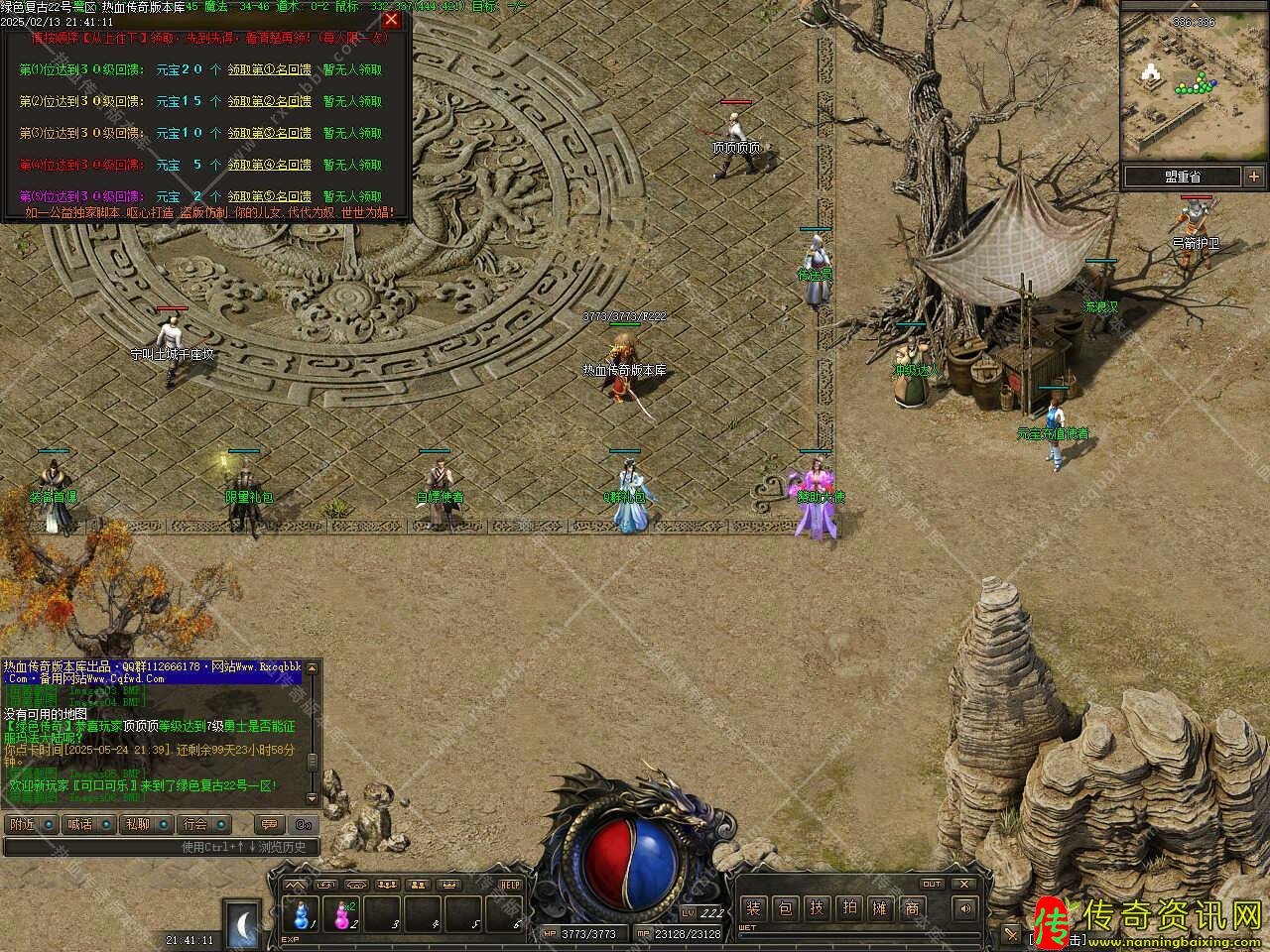This screenshot has width=1270, height=952.
Task: Close the level reward dialog
Action: tap(391, 20)
